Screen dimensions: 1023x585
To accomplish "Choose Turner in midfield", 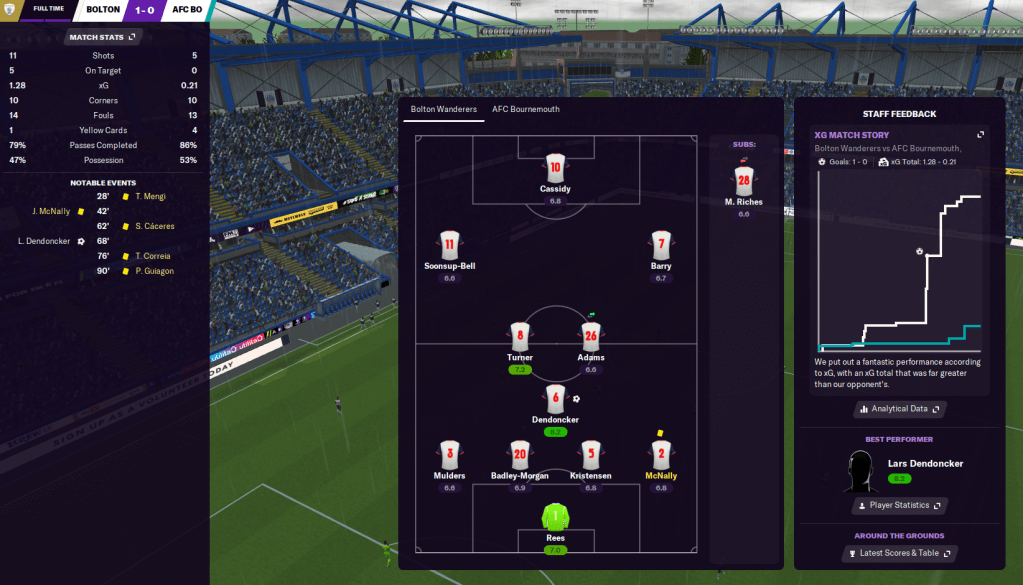I will tap(519, 336).
